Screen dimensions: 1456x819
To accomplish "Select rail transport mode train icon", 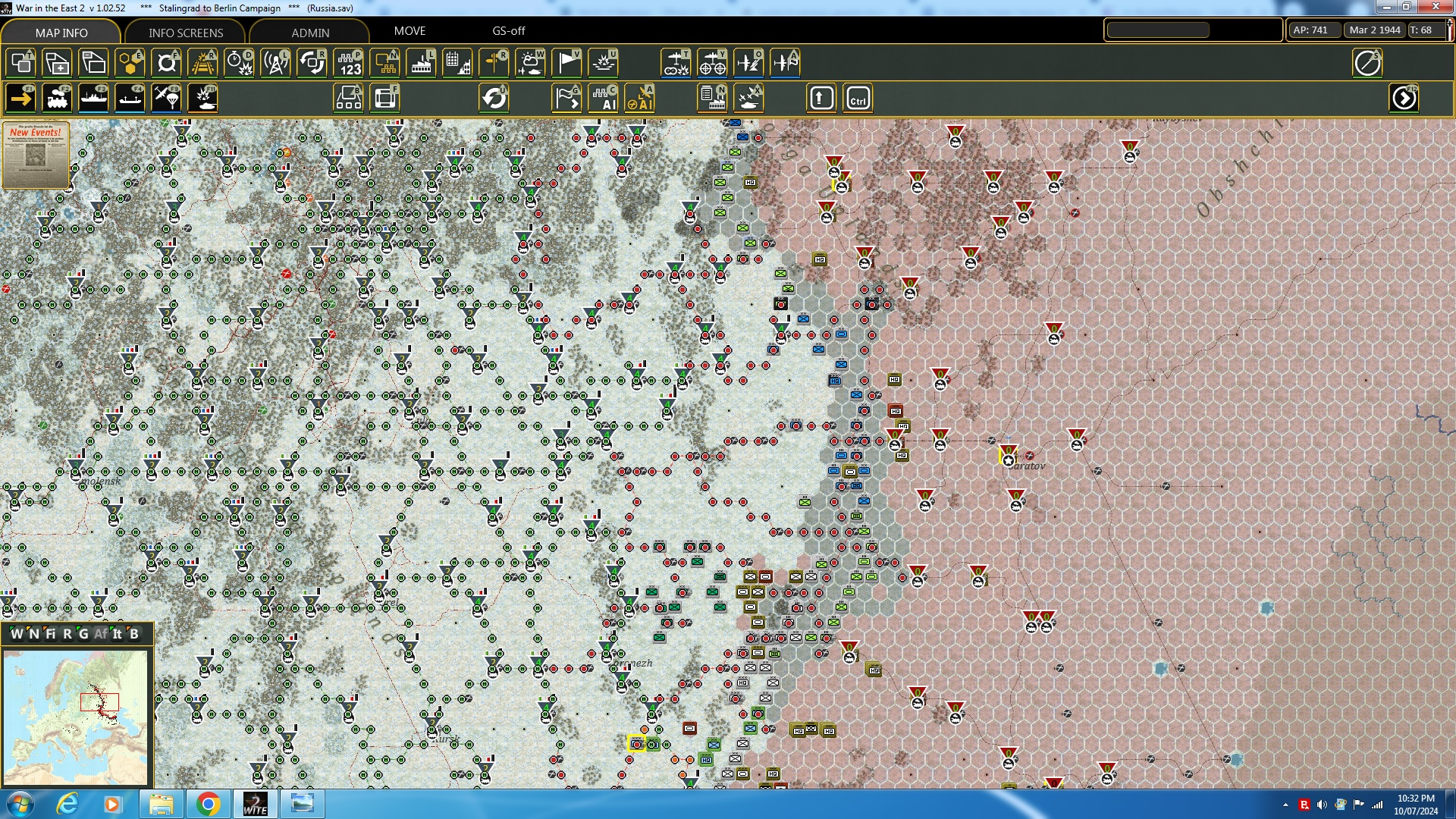I will tap(57, 98).
